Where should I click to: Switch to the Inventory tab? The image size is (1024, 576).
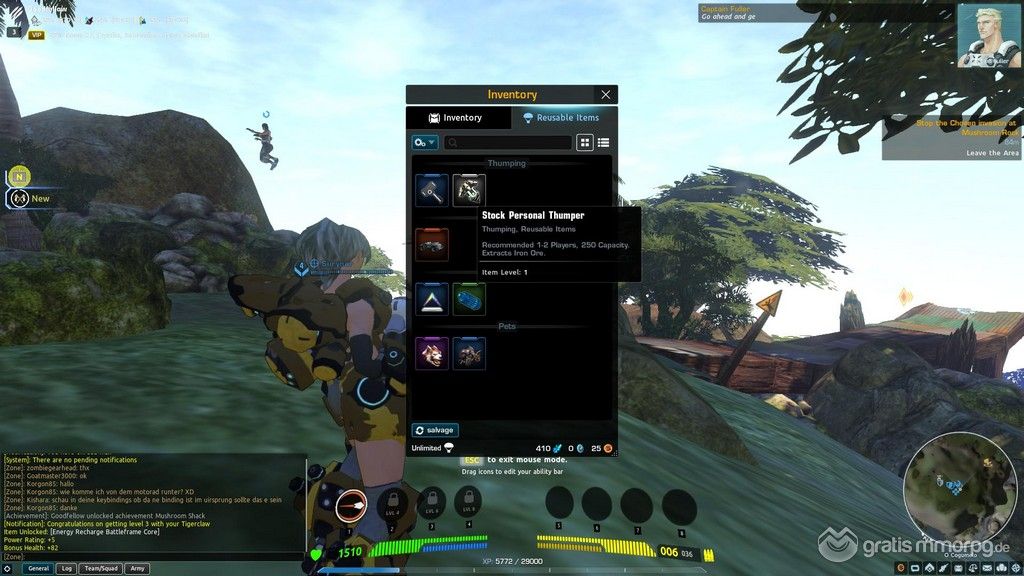(x=456, y=118)
